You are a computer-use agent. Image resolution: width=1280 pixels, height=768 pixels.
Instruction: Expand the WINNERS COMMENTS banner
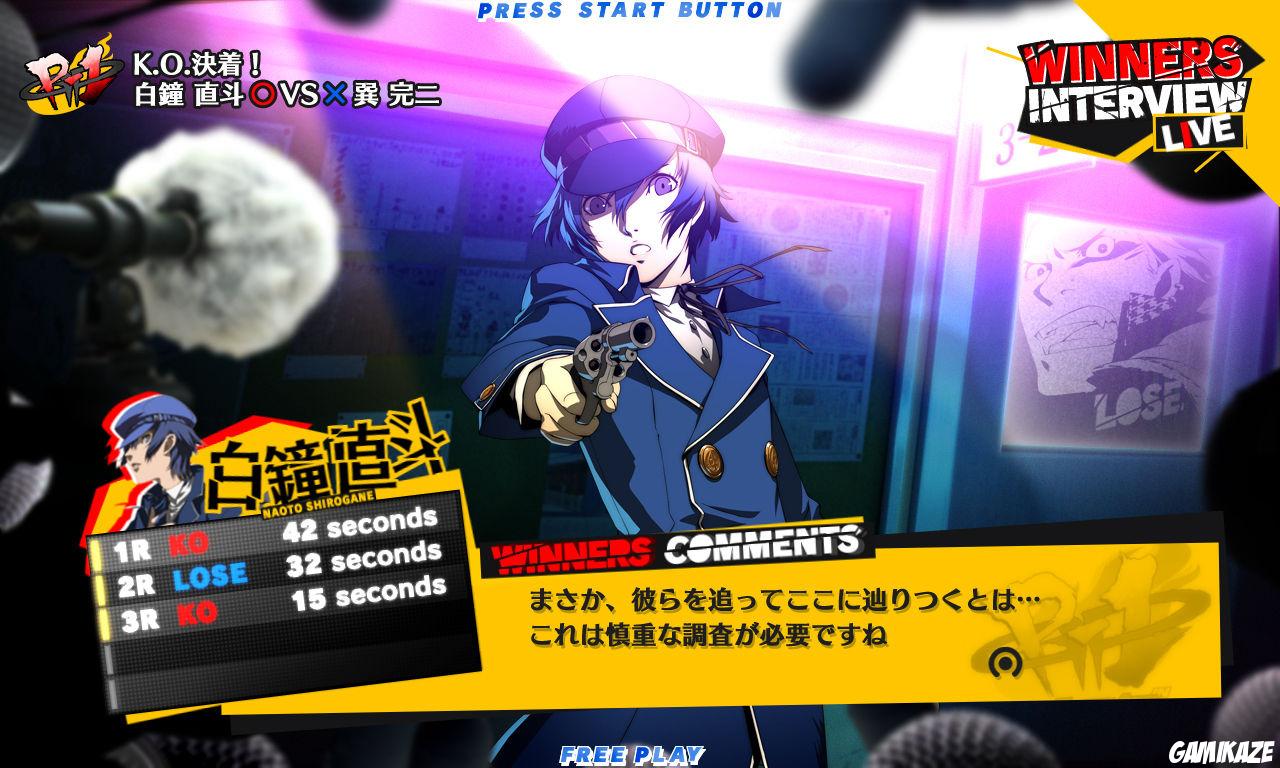680,544
